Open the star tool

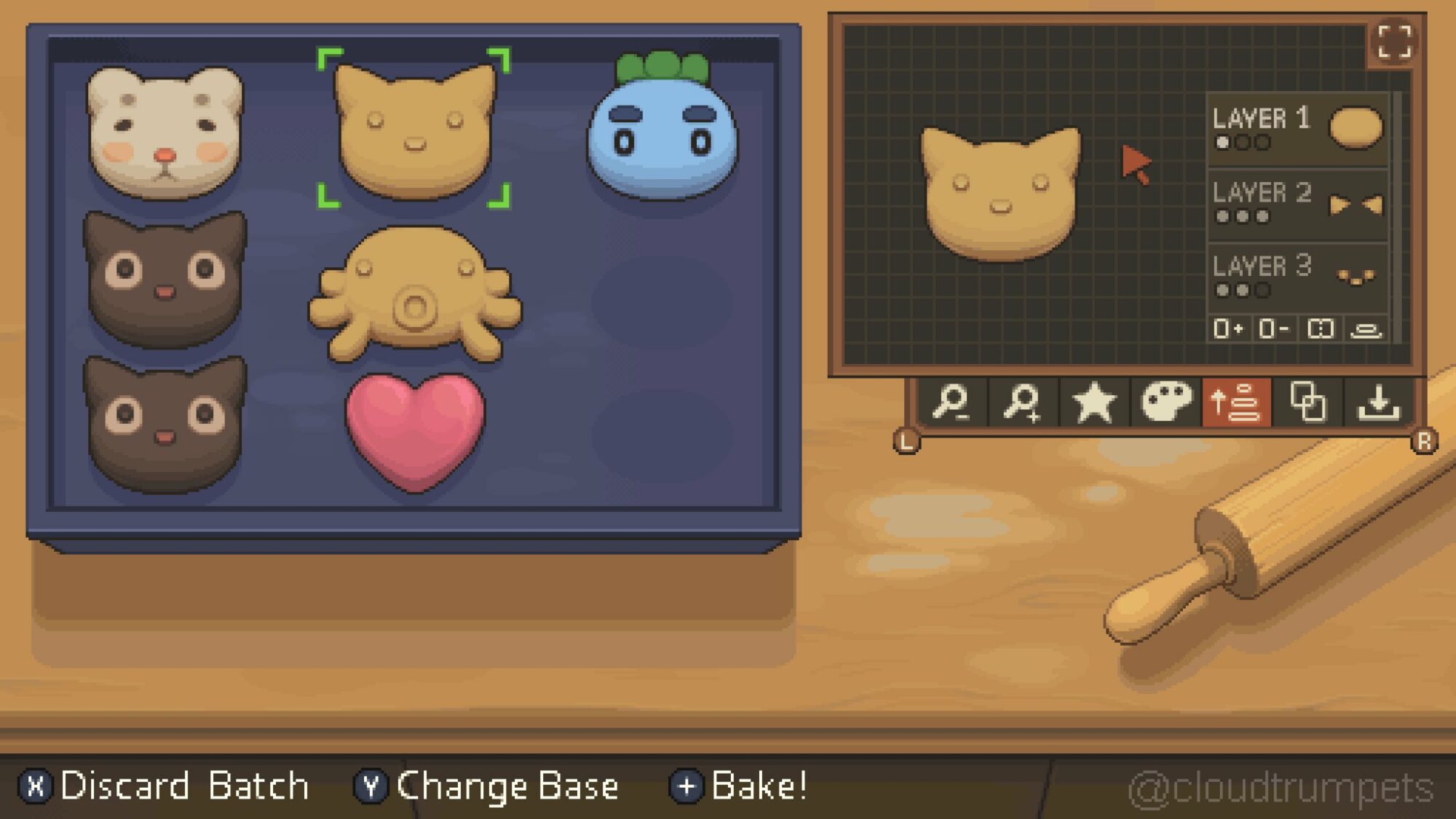coord(1093,403)
